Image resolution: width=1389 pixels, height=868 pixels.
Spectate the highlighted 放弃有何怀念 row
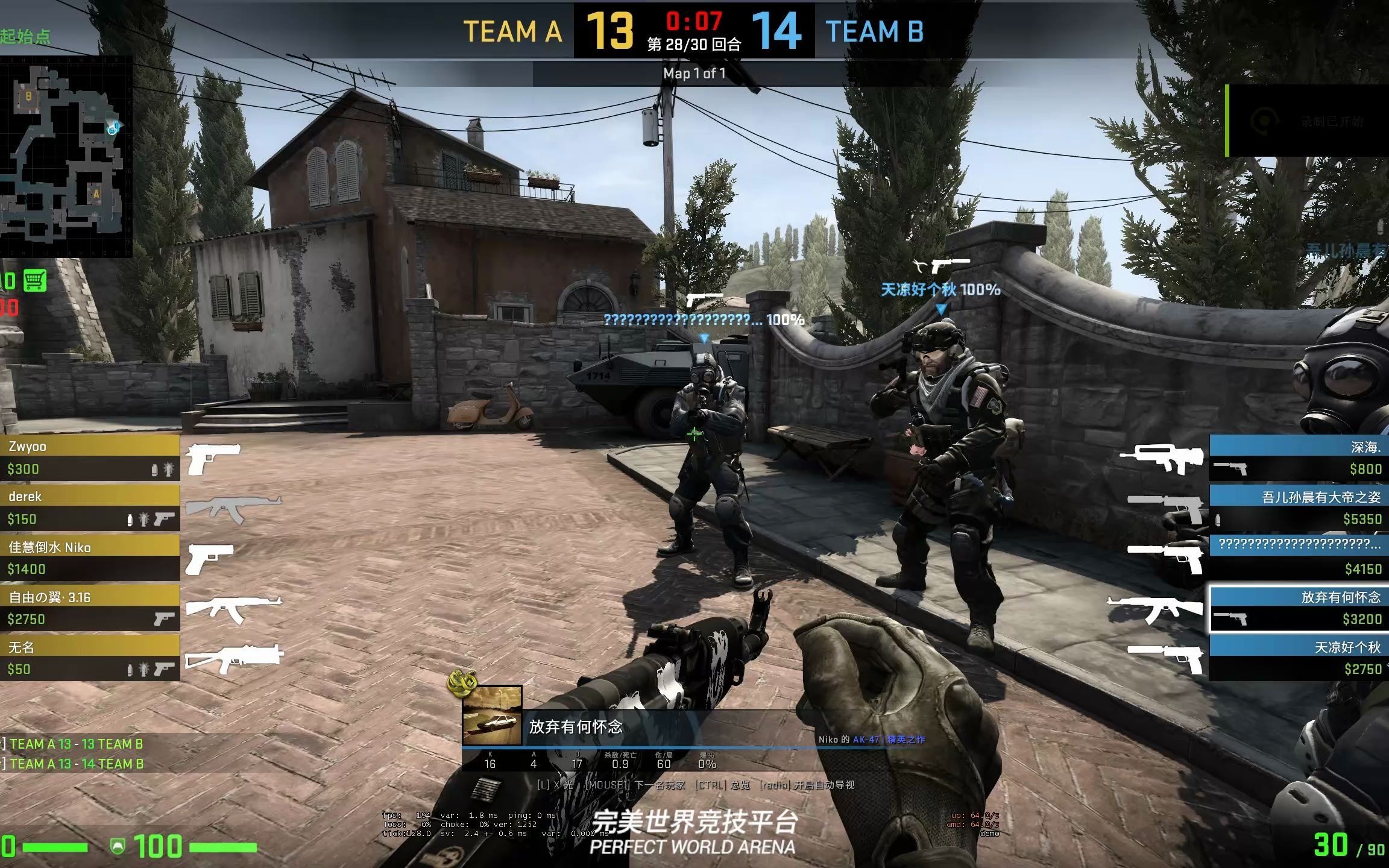1299,608
